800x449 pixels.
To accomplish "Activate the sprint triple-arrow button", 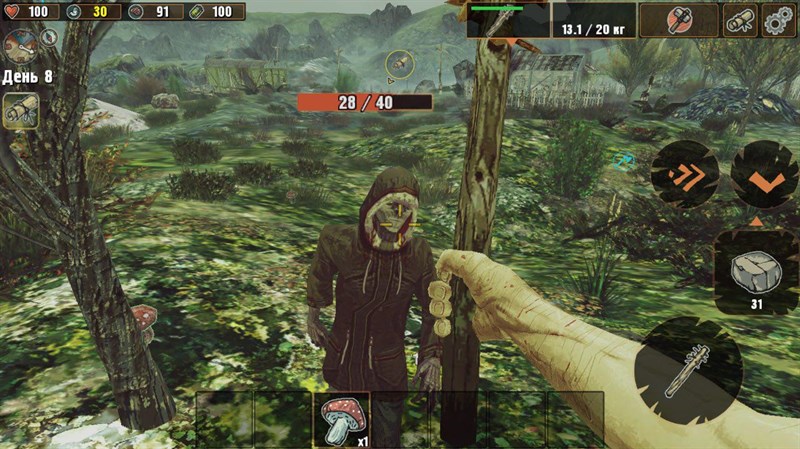I will (685, 173).
